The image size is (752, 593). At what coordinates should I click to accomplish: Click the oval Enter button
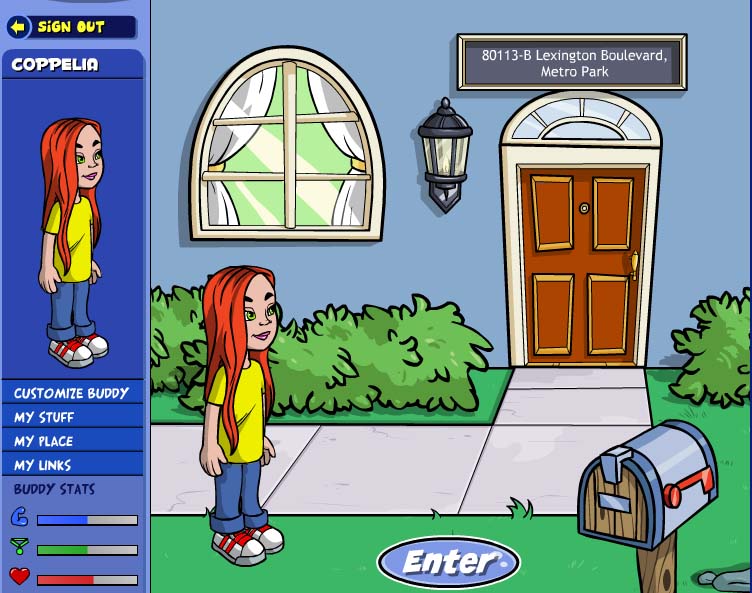click(x=448, y=563)
